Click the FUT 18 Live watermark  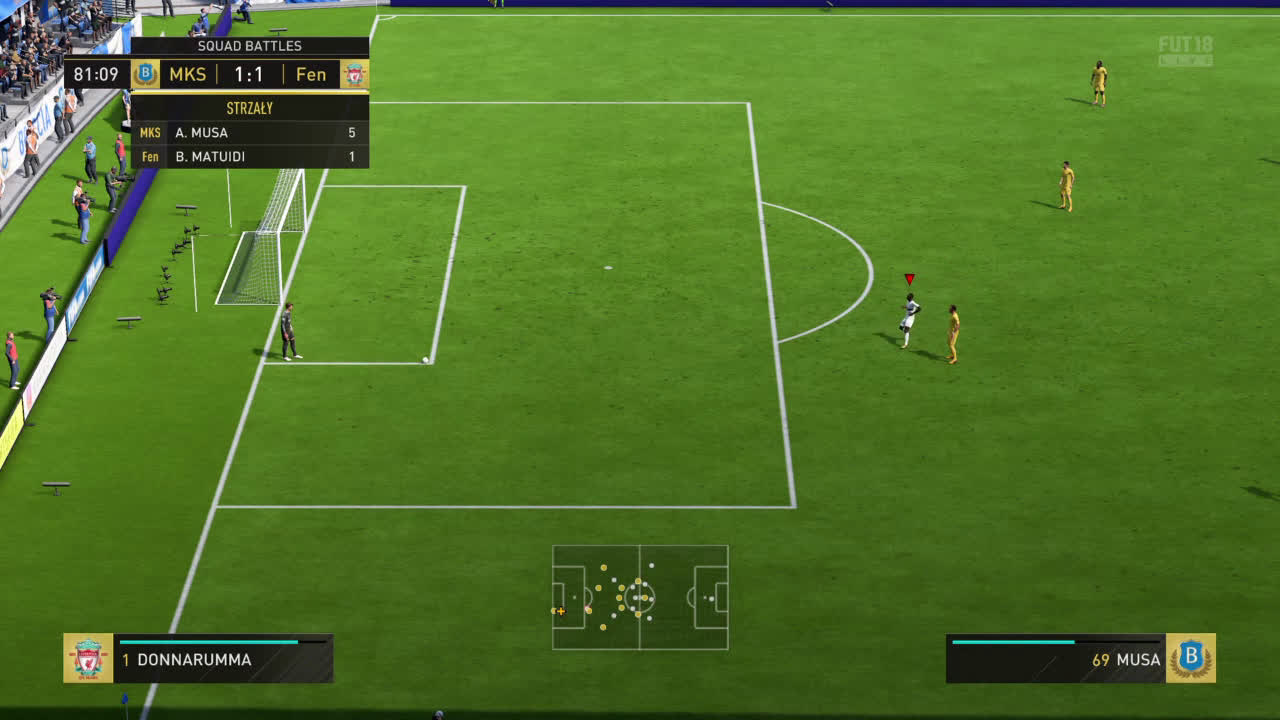tap(1185, 50)
